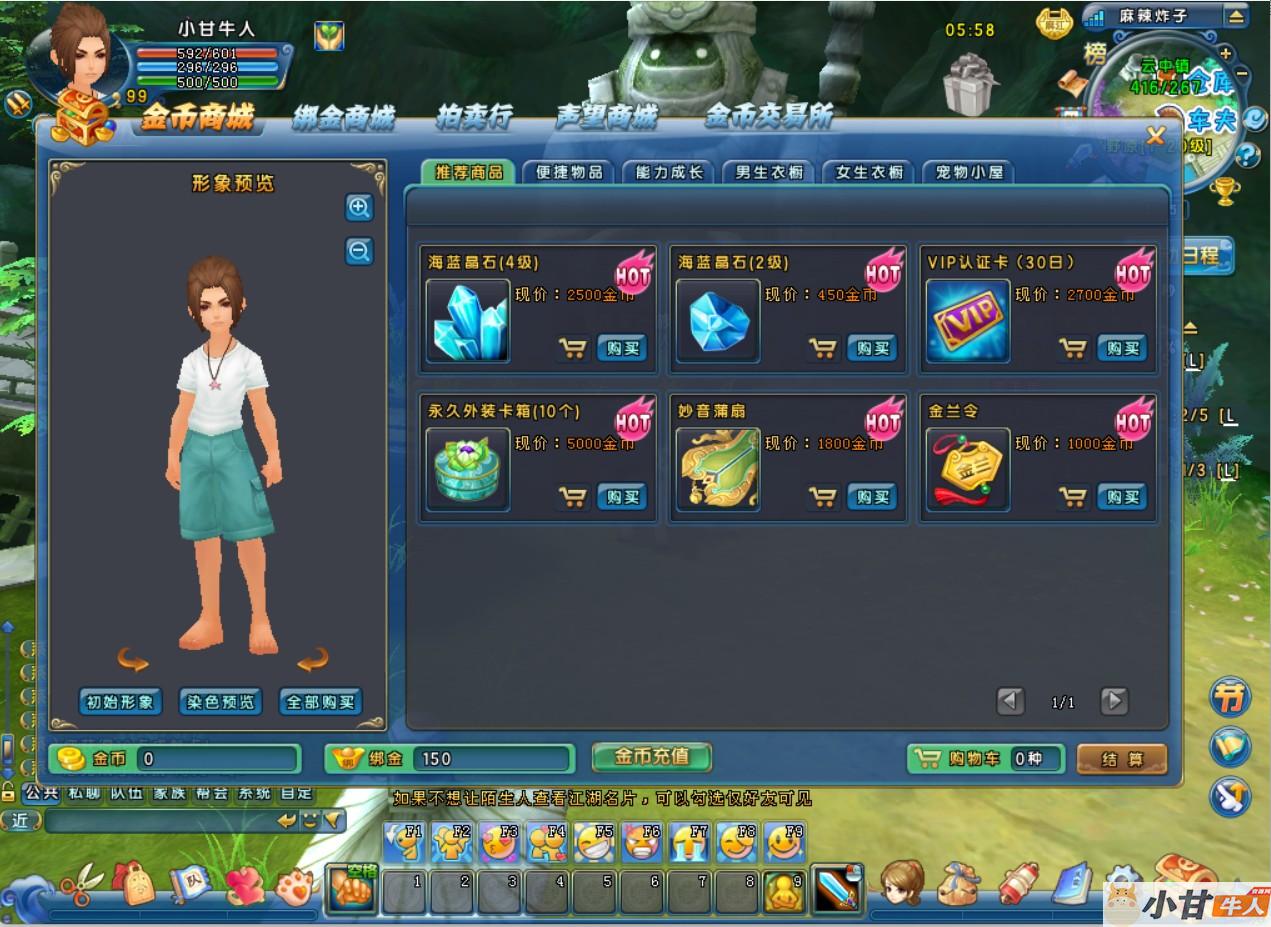
Task: Open the 拍卖行 auction house
Action: [x=474, y=118]
